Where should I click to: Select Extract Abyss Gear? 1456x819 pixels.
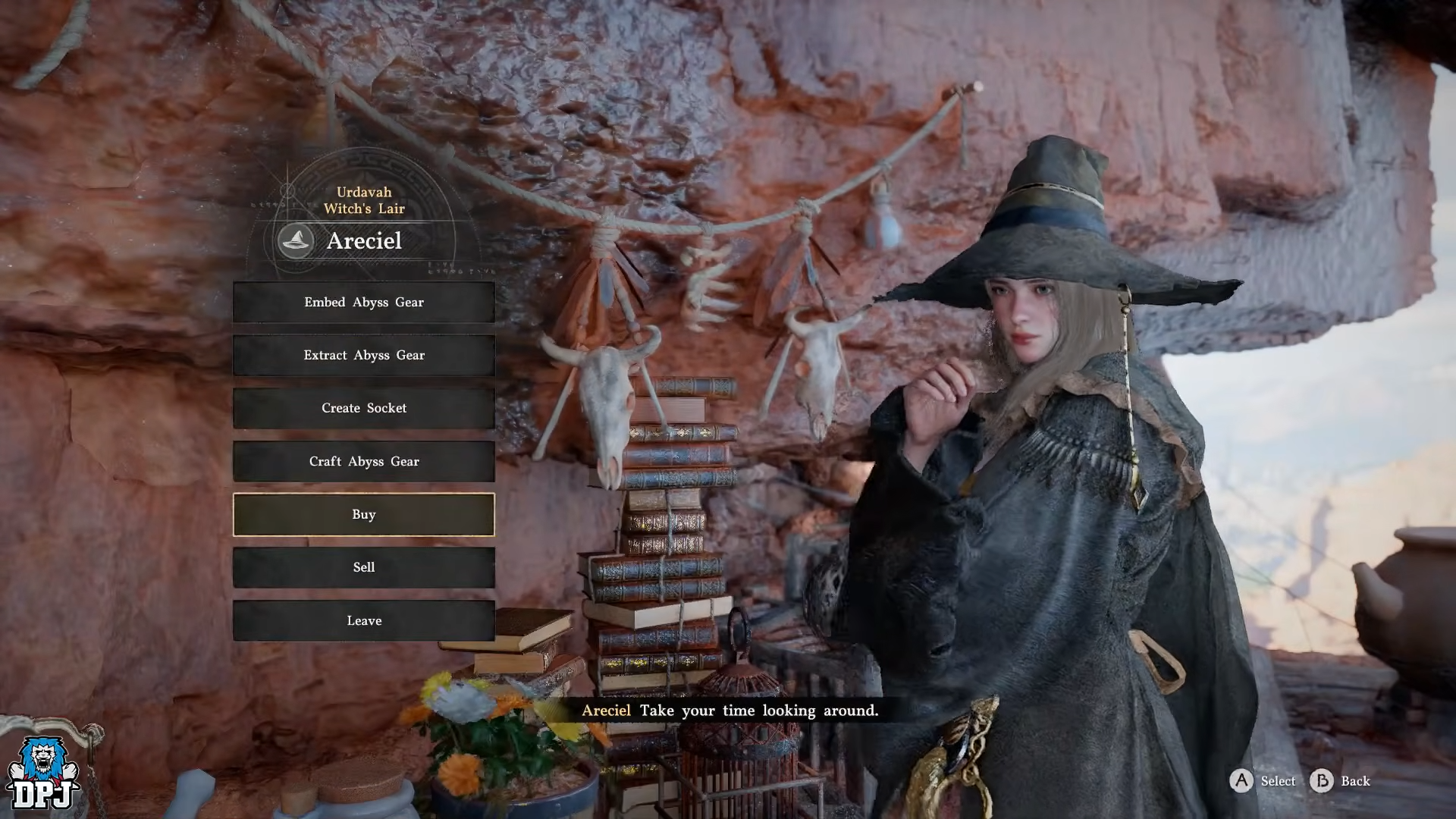tap(364, 355)
